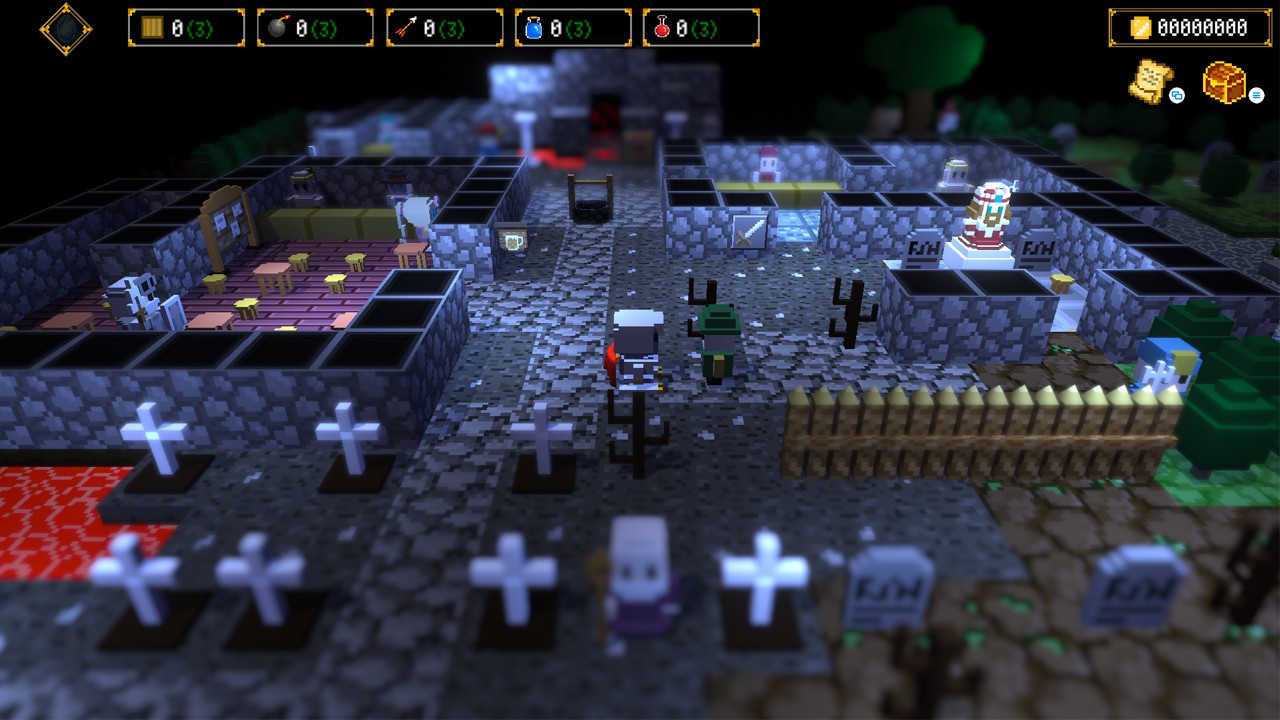Viewport: 1280px width, 720px height.
Task: Click the tavern mug sign on the wall
Action: tap(513, 240)
